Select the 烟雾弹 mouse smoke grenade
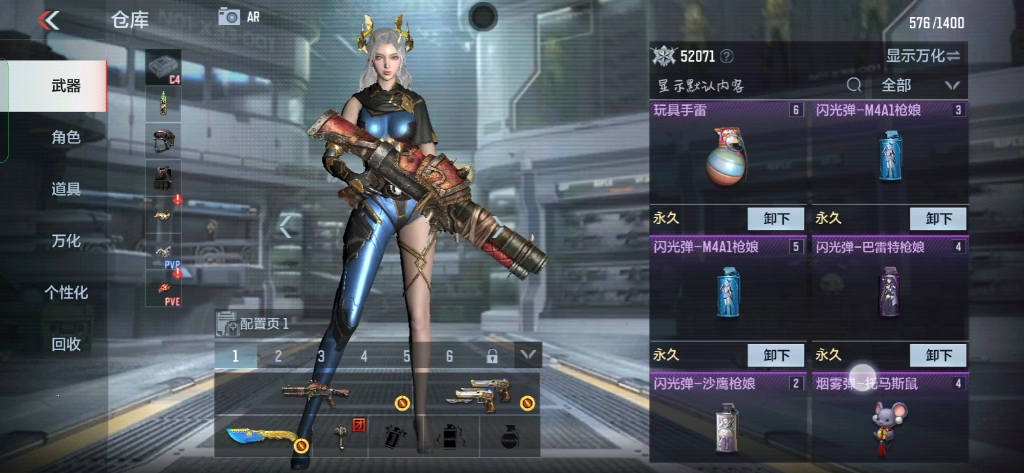Viewport: 1024px width, 473px height. pyautogui.click(x=889, y=422)
